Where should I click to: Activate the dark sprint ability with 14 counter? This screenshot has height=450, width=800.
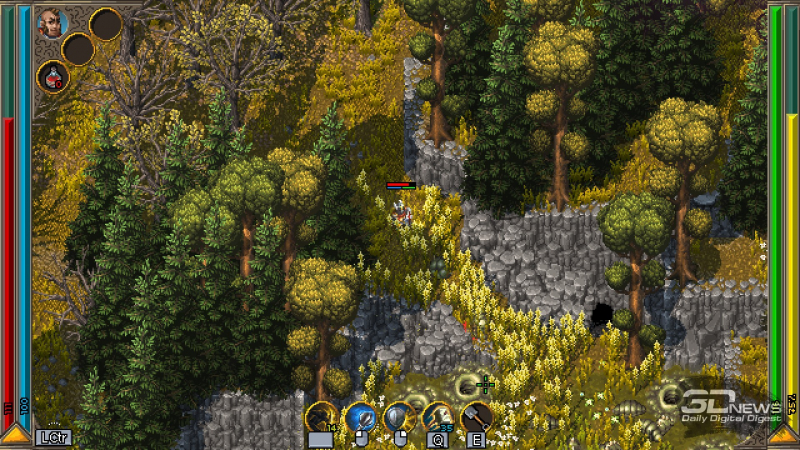321,416
